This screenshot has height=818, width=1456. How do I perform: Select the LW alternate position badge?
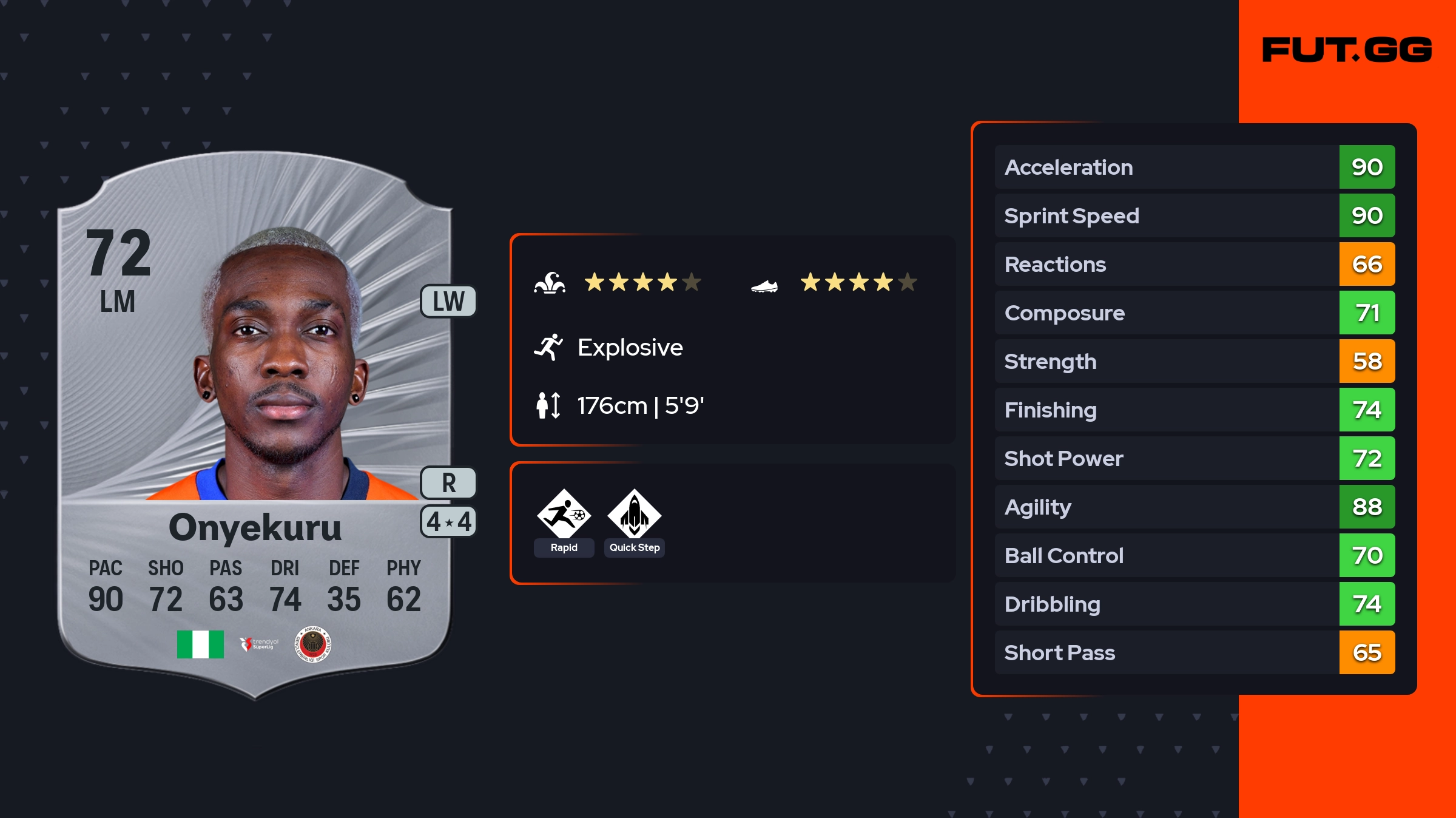tap(448, 302)
